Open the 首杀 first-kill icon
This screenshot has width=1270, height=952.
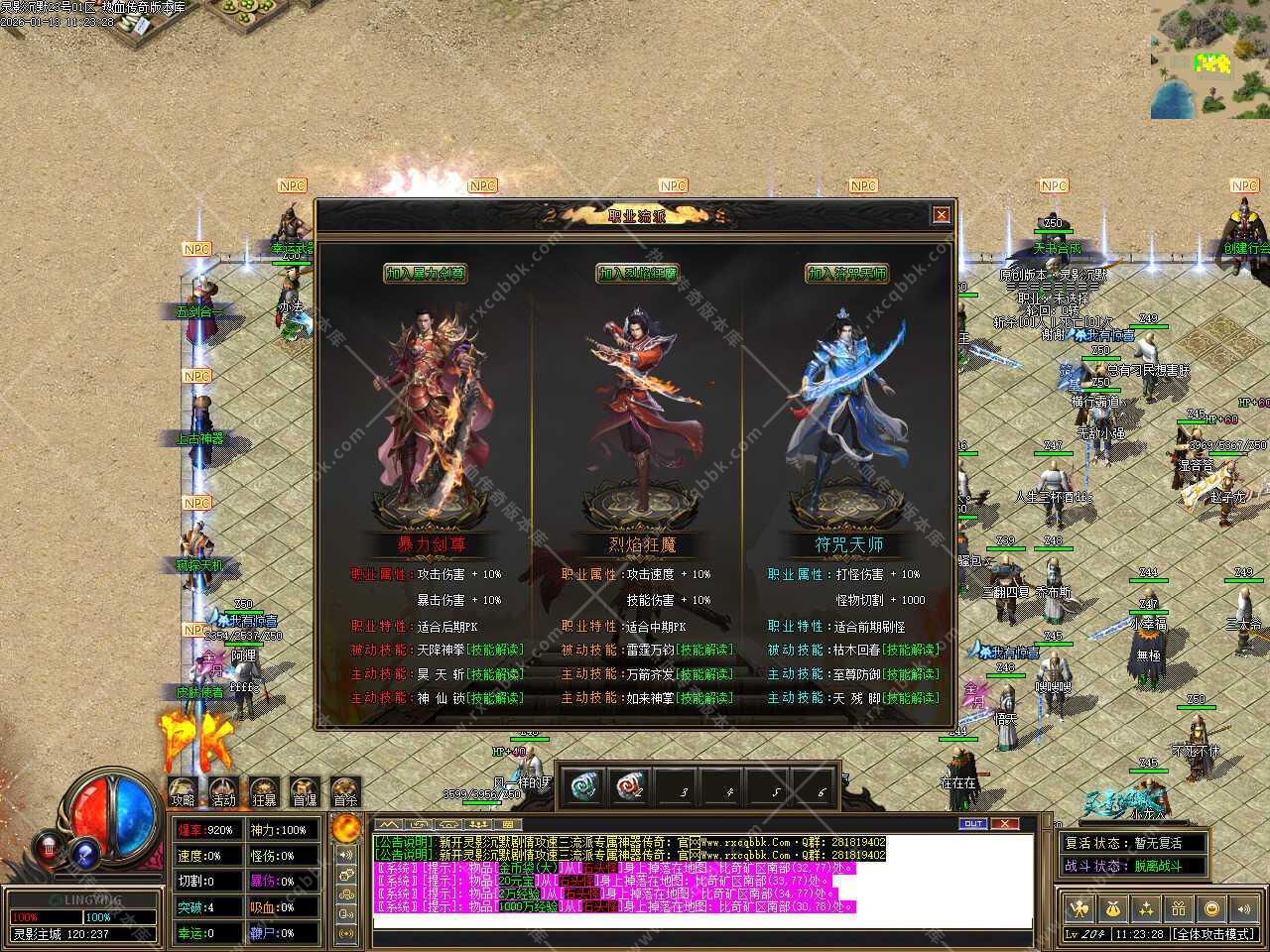click(x=345, y=792)
